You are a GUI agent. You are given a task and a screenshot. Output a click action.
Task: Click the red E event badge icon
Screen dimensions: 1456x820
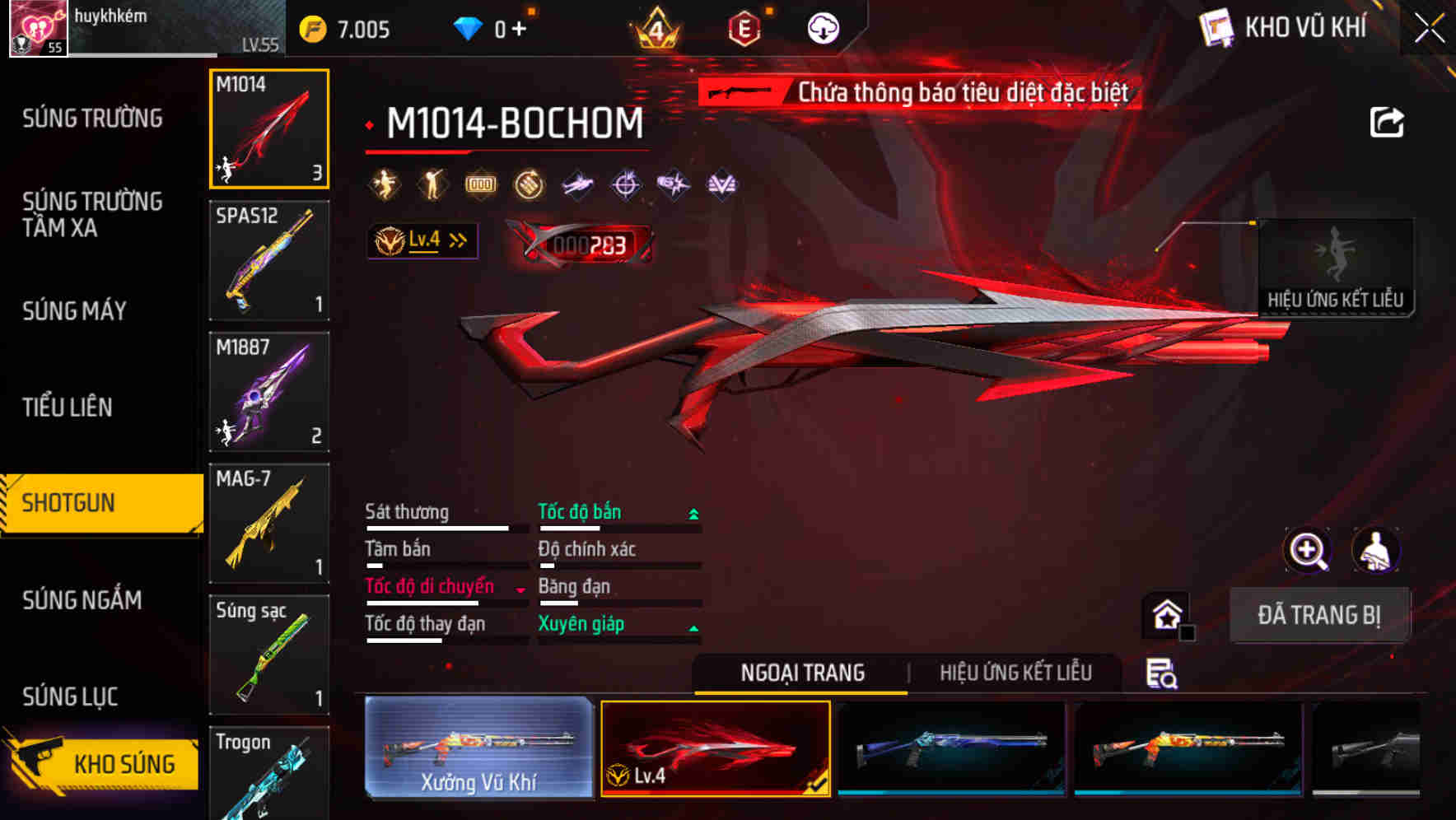(x=744, y=26)
